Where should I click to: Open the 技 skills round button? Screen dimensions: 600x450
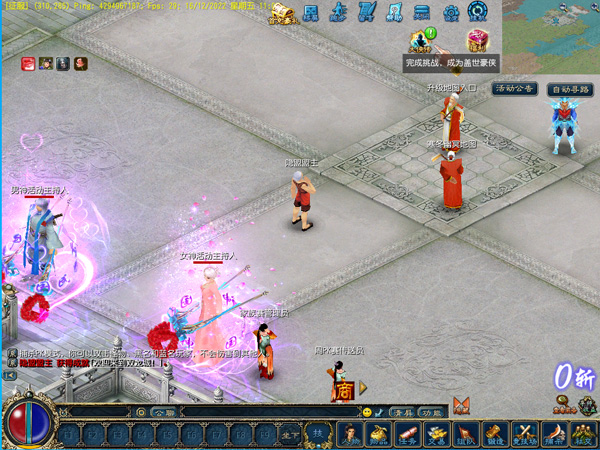[316, 432]
